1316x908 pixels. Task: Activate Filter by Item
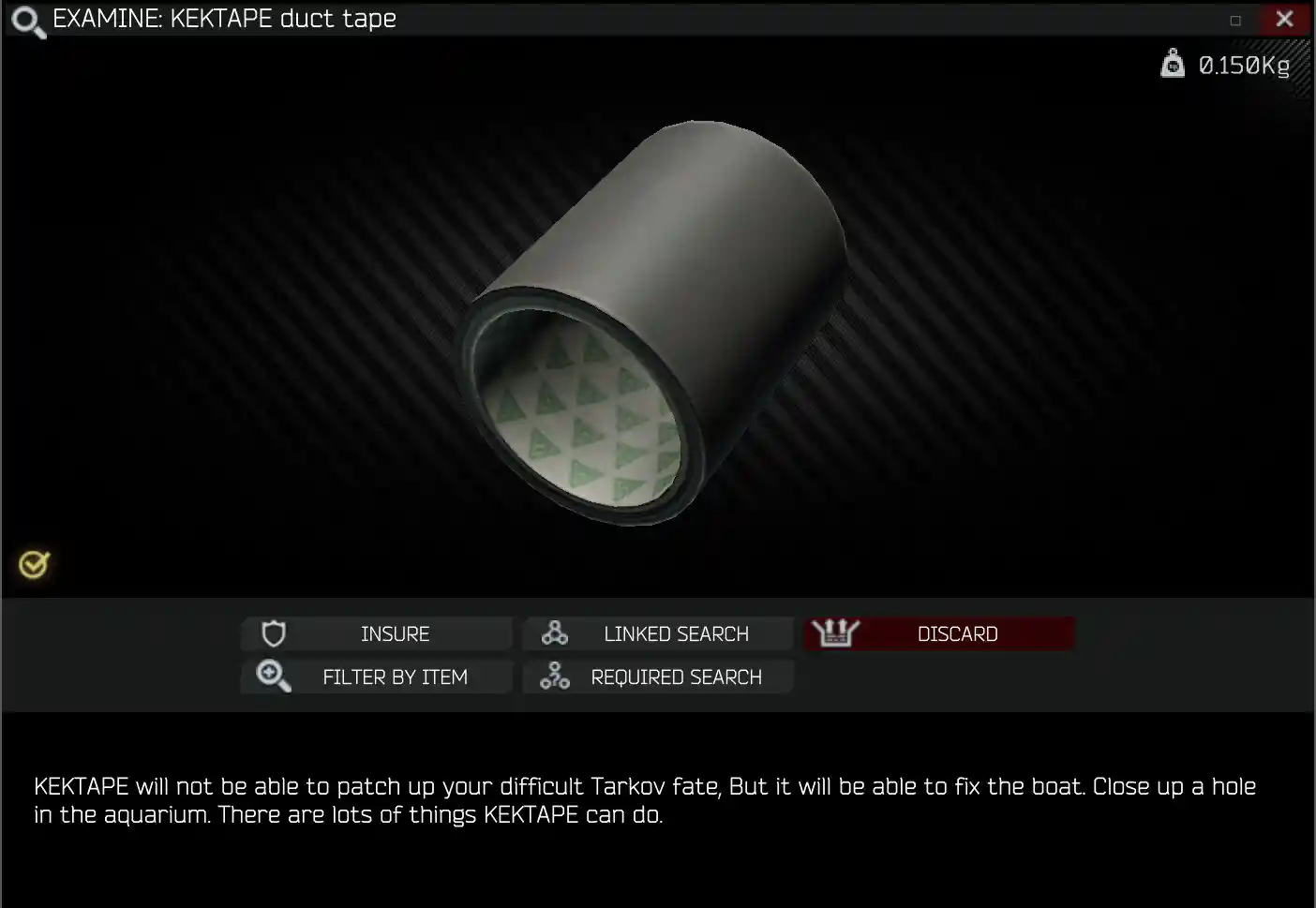395,677
